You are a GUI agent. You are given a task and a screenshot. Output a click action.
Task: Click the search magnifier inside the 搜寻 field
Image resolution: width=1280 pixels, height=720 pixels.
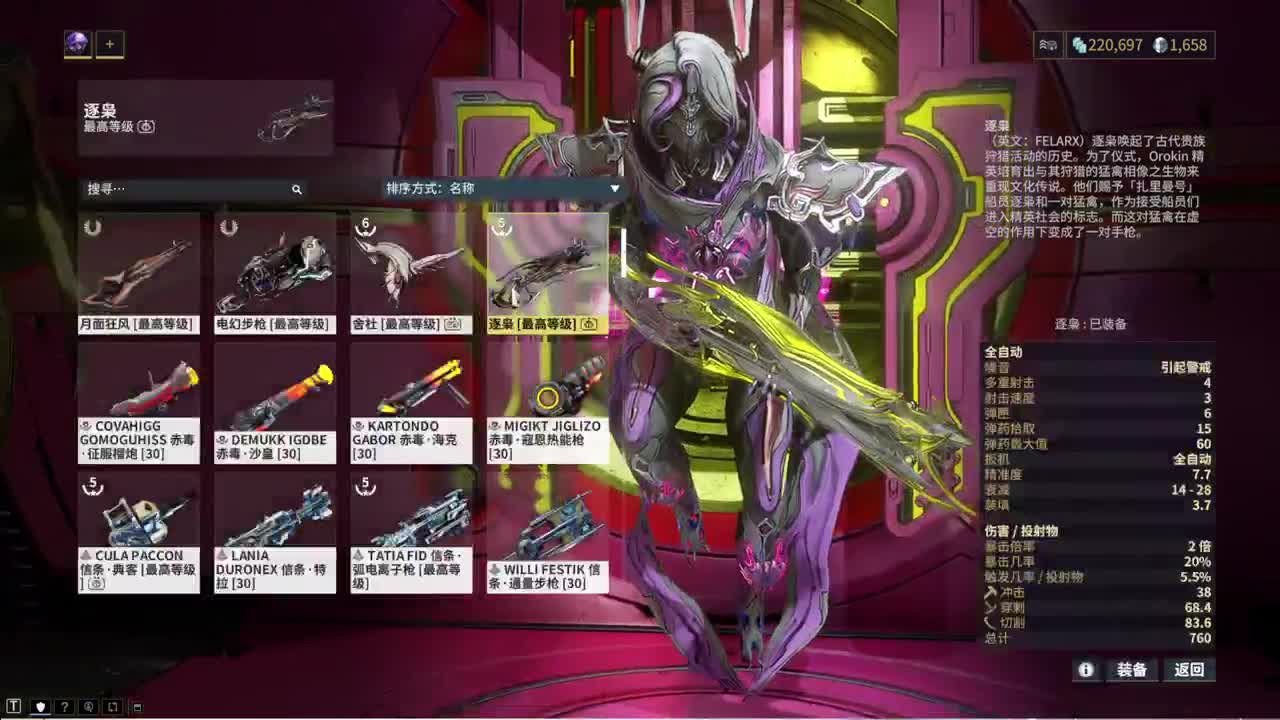[296, 189]
